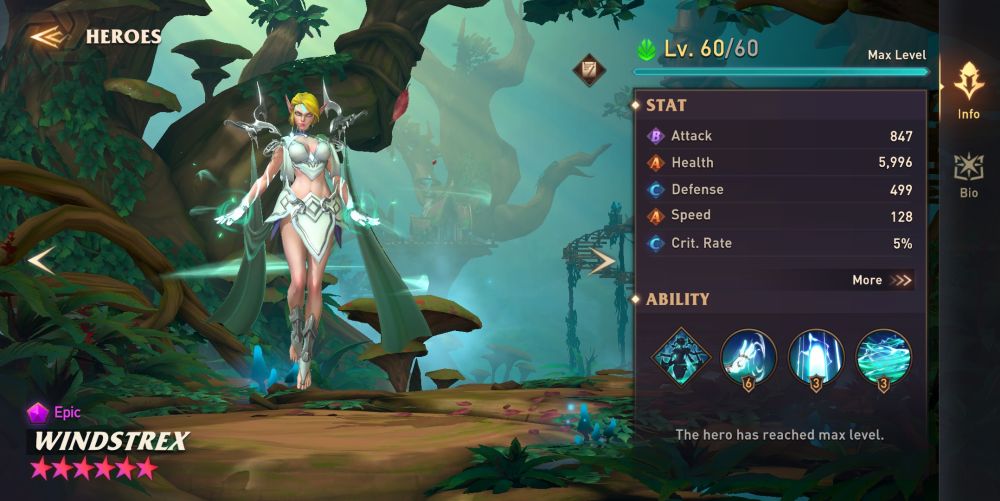This screenshot has width=1000, height=501.
Task: View the previous hero with left arrow
Action: tap(40, 261)
